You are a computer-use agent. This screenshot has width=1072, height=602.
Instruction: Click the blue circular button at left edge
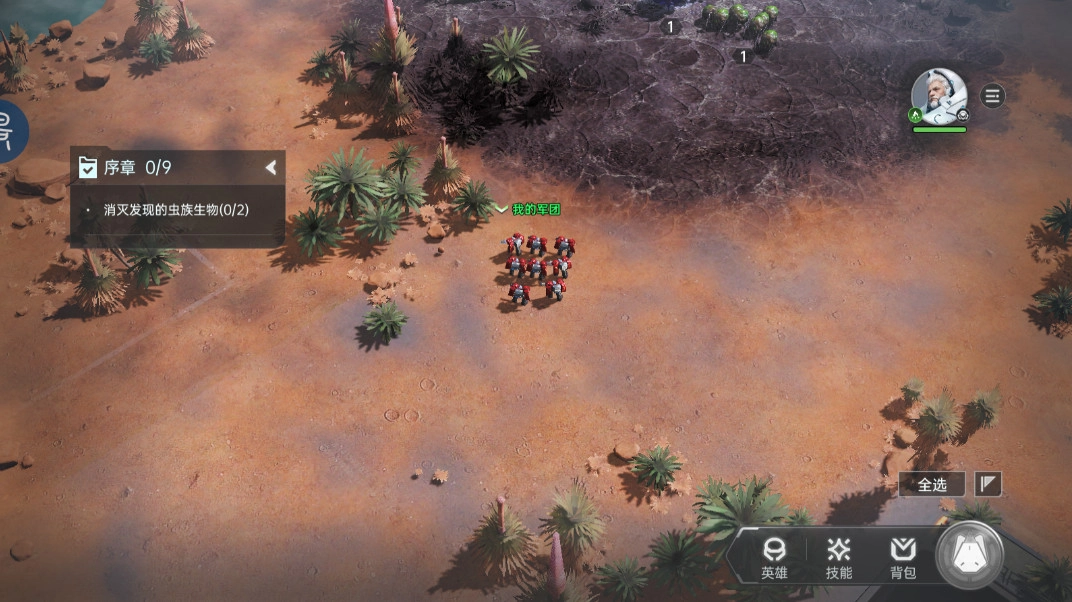(10, 131)
